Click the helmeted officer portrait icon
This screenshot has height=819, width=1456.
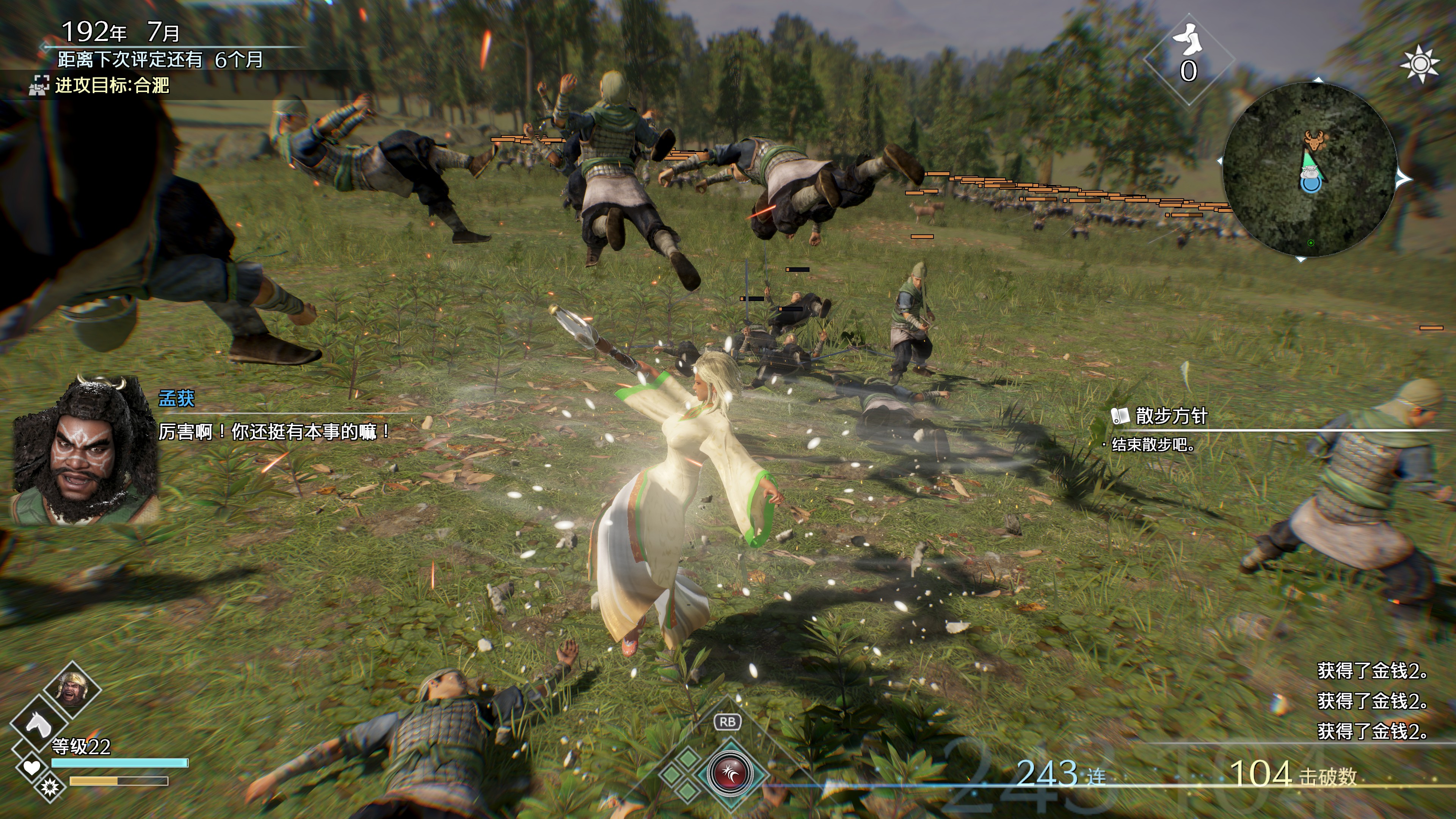point(73,688)
